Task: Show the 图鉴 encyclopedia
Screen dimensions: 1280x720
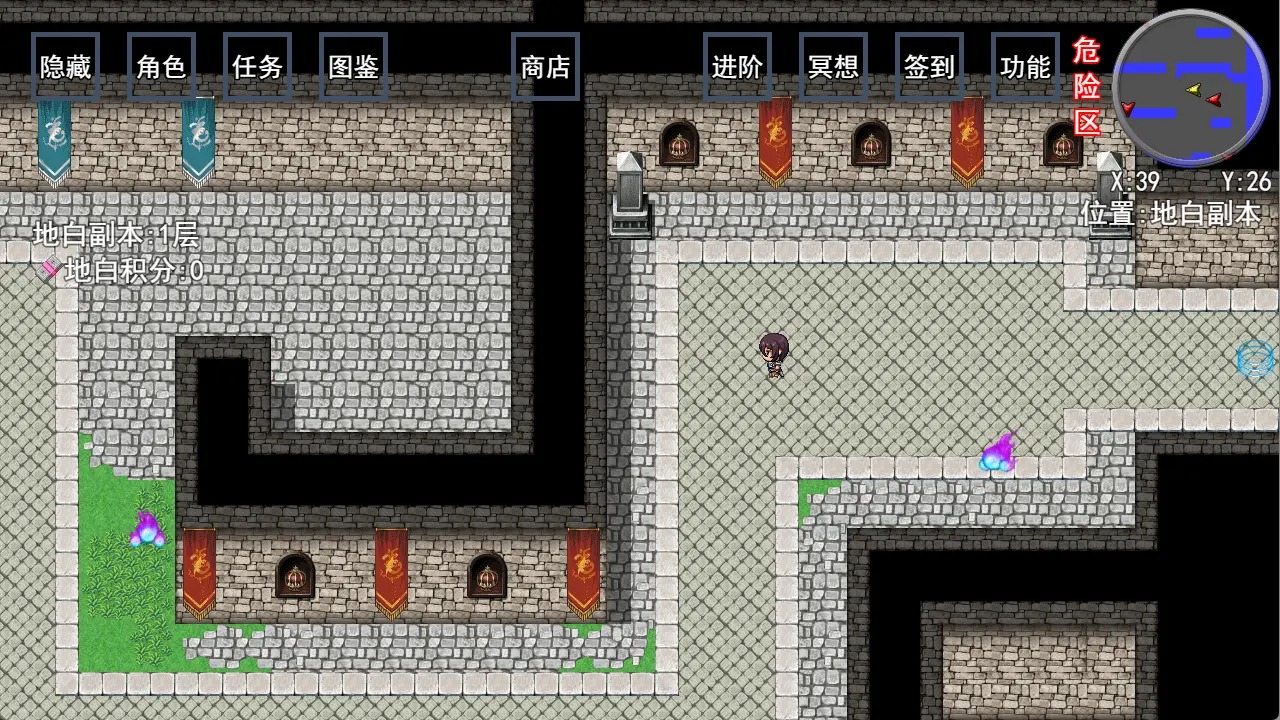Action: [353, 67]
